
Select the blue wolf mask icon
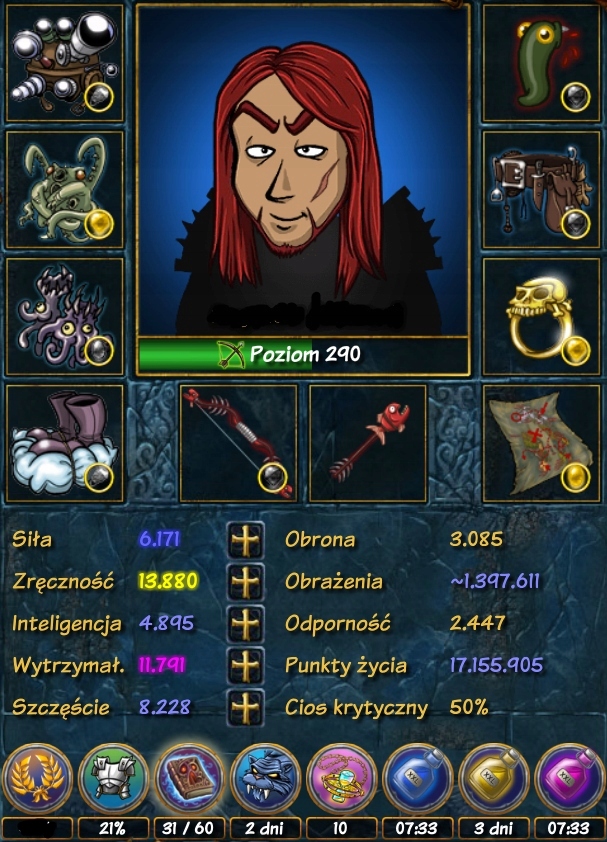click(266, 779)
